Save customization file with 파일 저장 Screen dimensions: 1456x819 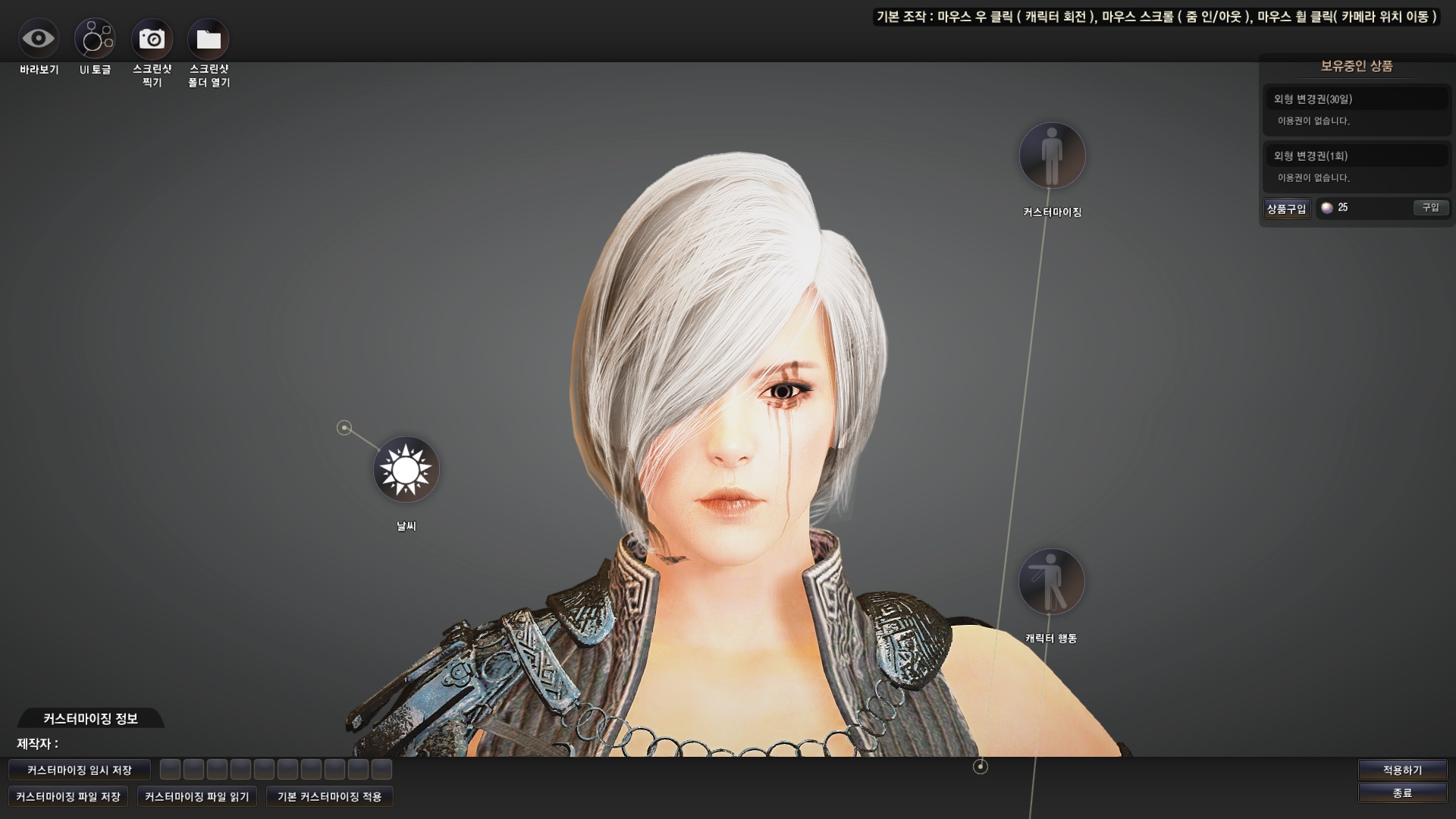click(x=68, y=797)
